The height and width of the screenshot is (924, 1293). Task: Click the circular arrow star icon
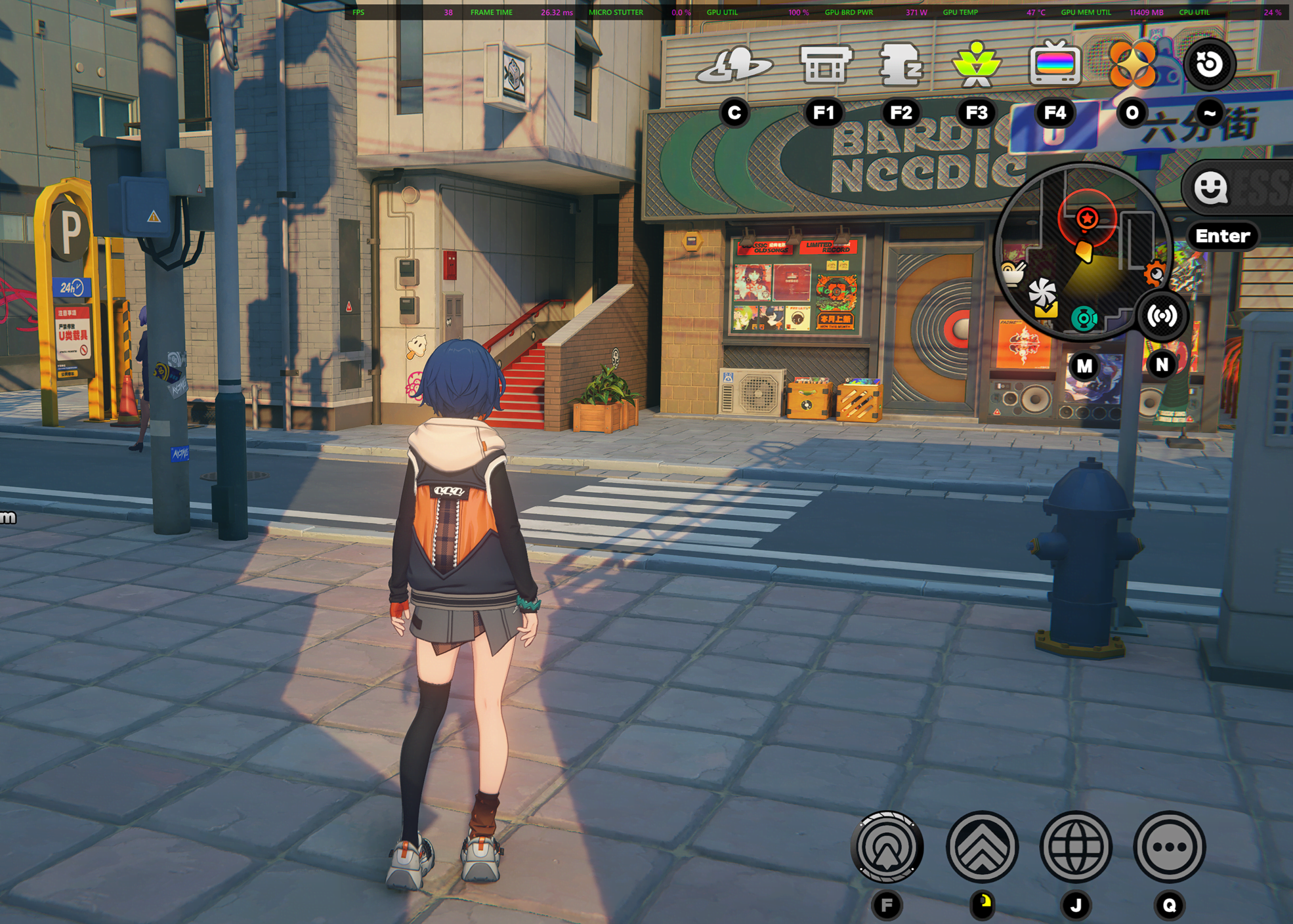click(x=1209, y=64)
